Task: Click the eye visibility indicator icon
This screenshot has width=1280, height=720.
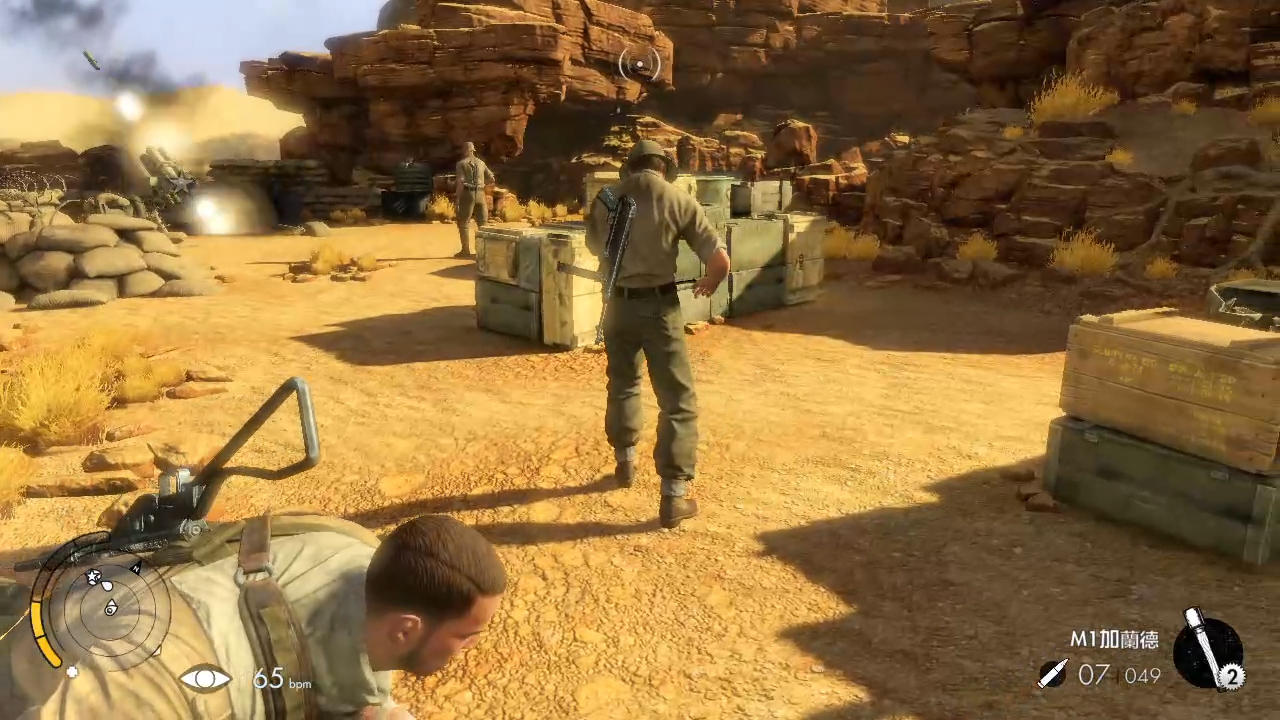Action: tap(205, 679)
